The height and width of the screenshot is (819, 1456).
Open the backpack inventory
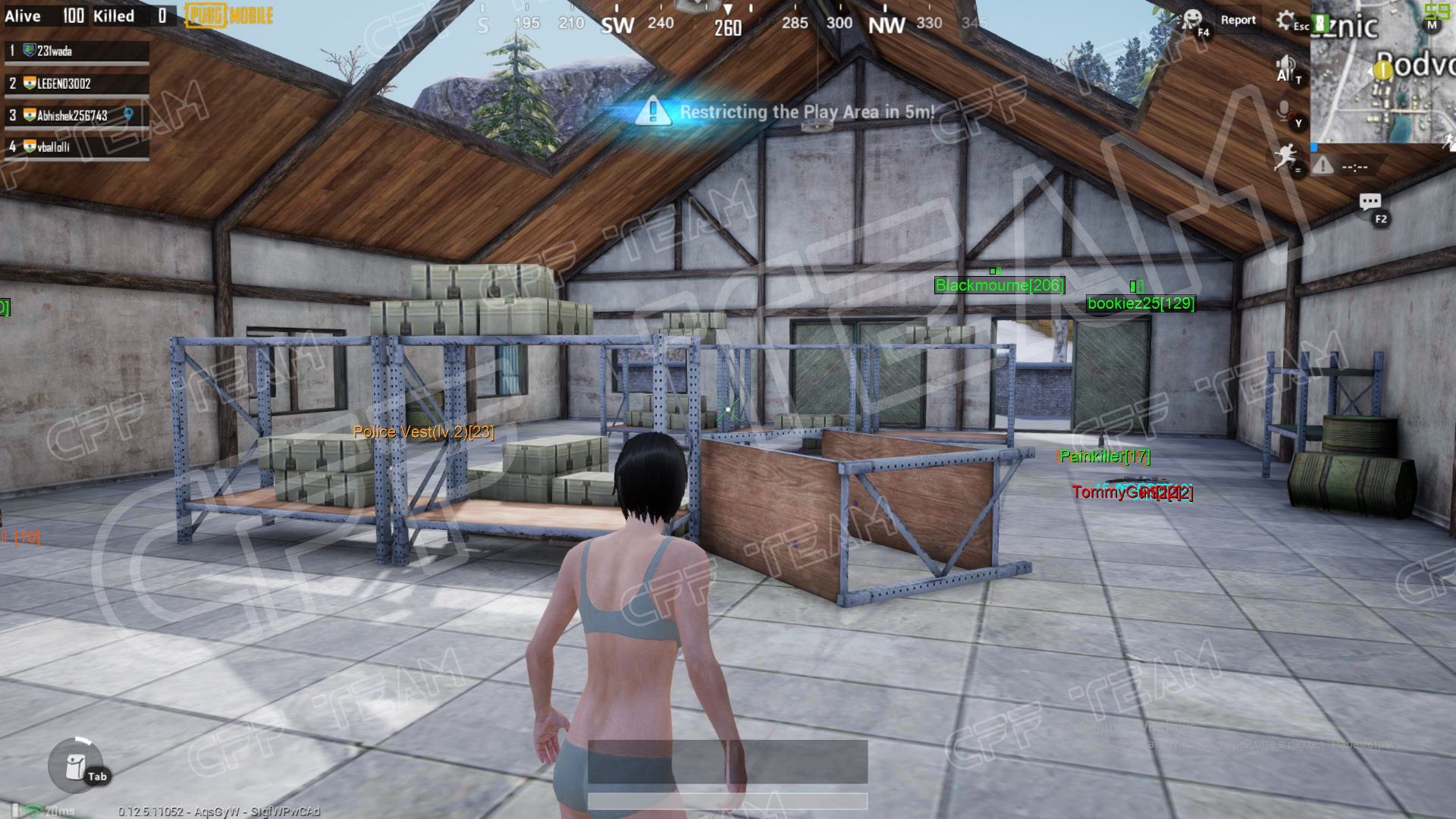coord(76,767)
